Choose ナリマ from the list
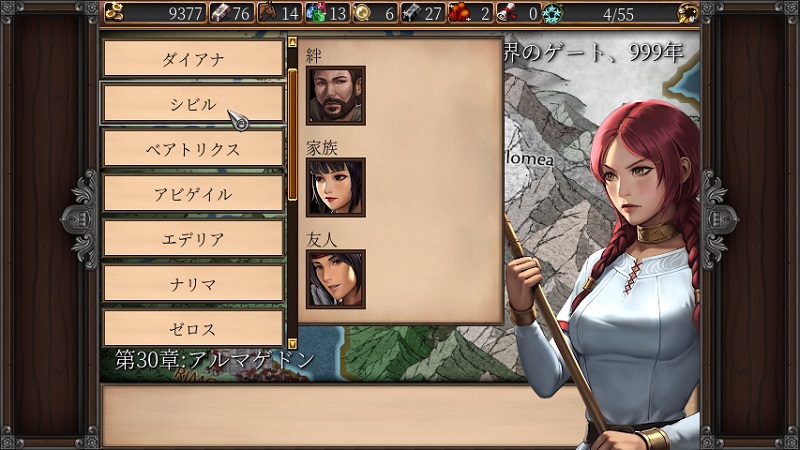Screen dimensions: 800x450 click(x=193, y=283)
